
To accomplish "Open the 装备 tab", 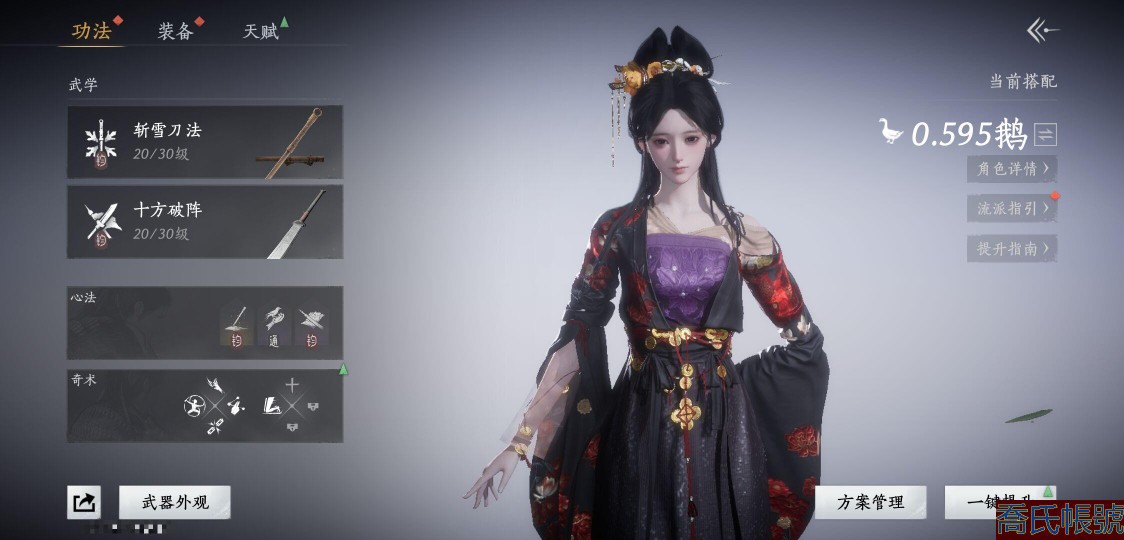I will coord(175,31).
